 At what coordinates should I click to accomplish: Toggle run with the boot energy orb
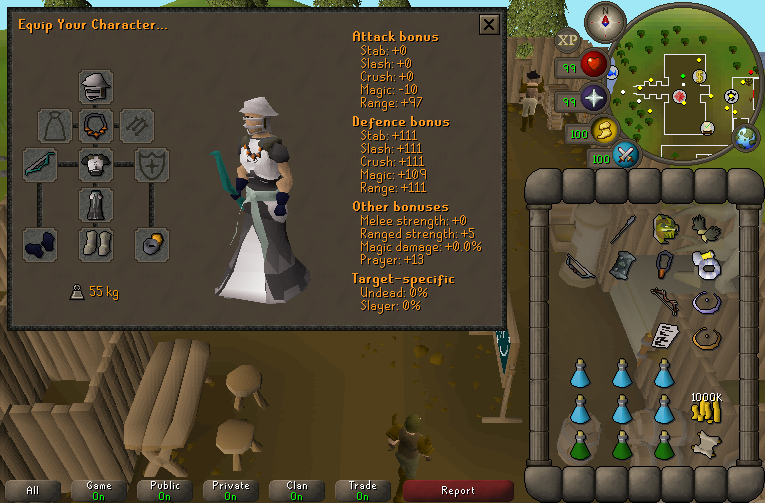coord(603,130)
